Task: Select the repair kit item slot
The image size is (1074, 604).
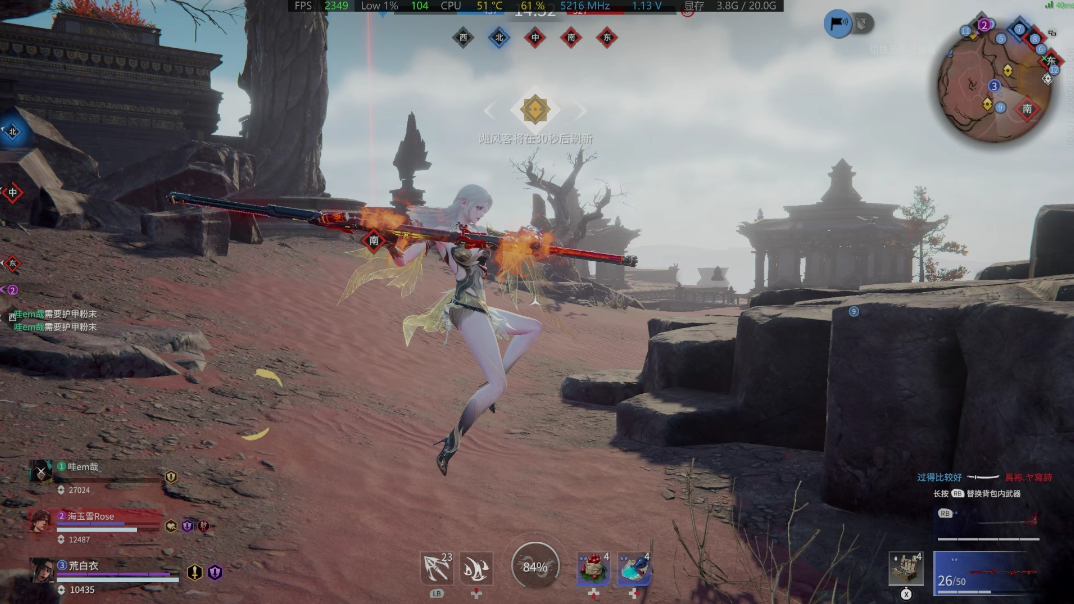Action: tap(905, 569)
